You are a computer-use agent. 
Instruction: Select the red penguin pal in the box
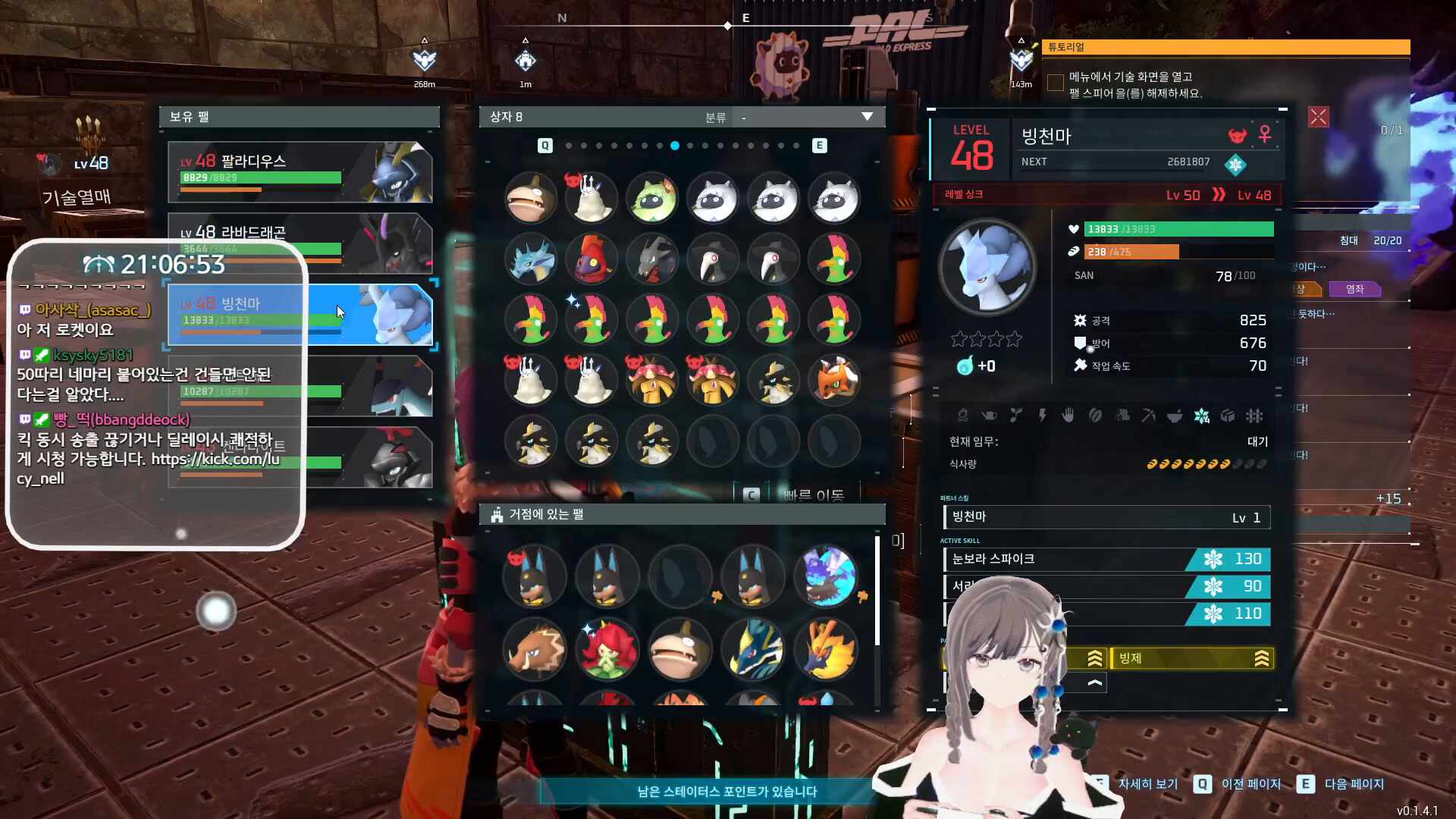click(591, 259)
